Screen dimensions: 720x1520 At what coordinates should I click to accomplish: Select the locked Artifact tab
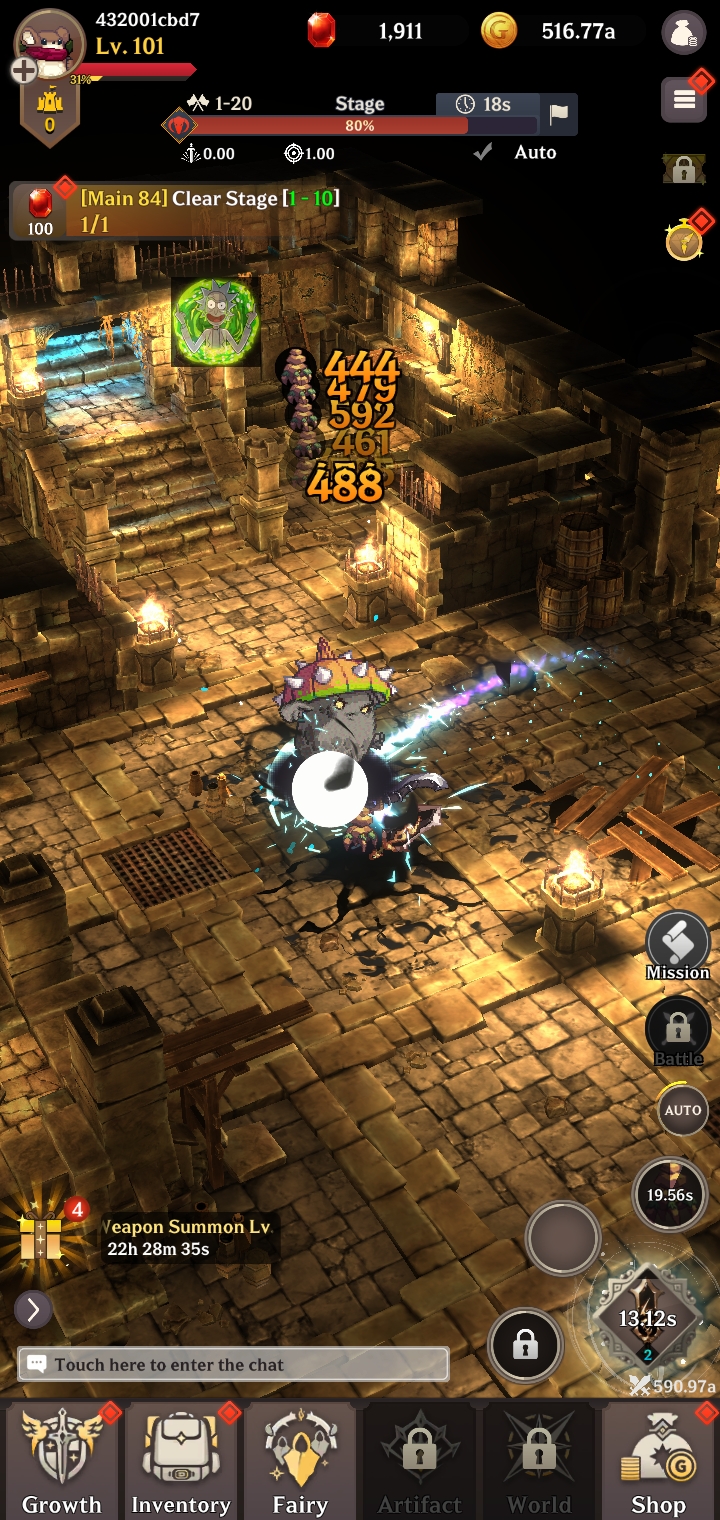(419, 1460)
